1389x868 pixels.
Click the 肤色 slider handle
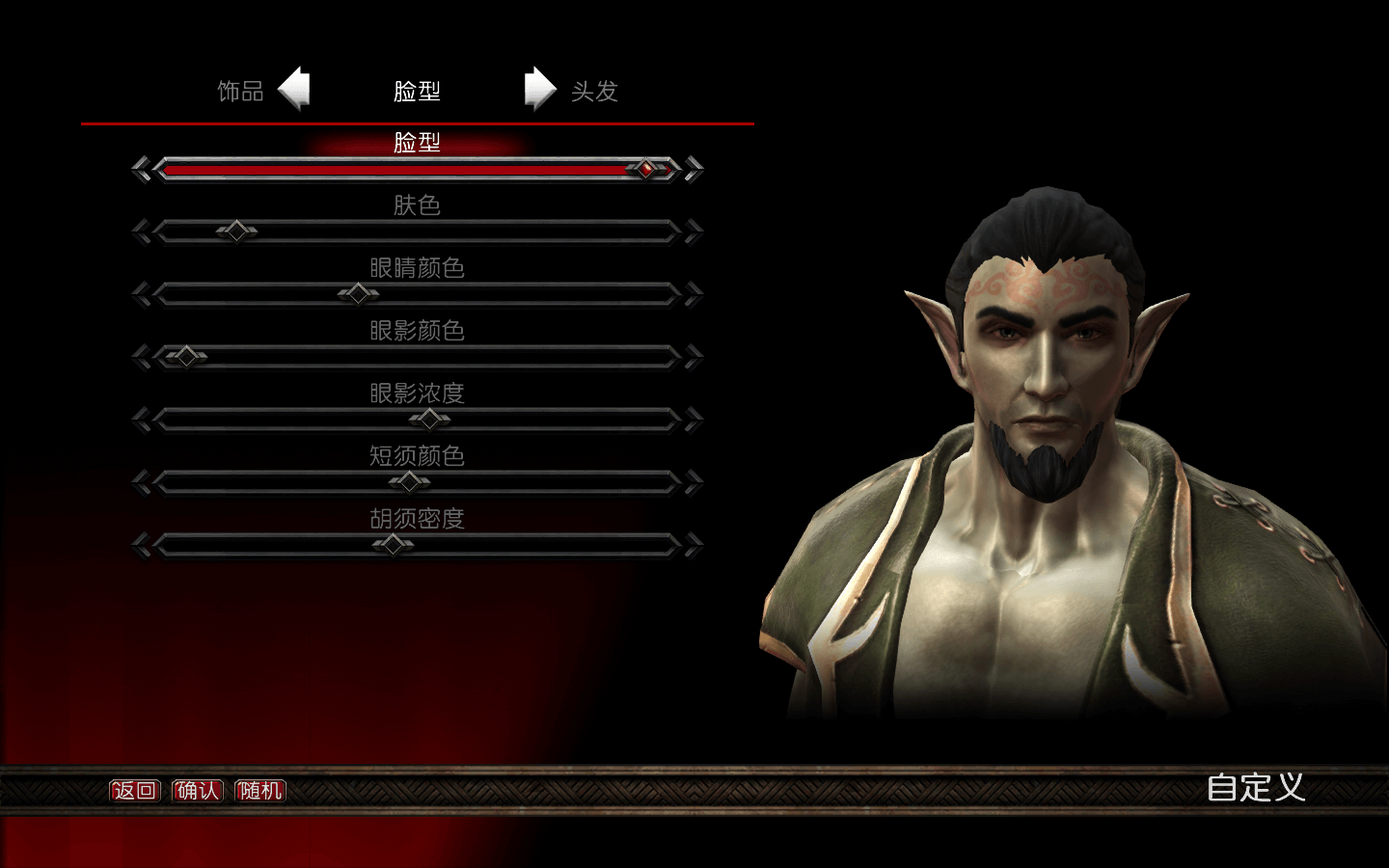[x=236, y=231]
